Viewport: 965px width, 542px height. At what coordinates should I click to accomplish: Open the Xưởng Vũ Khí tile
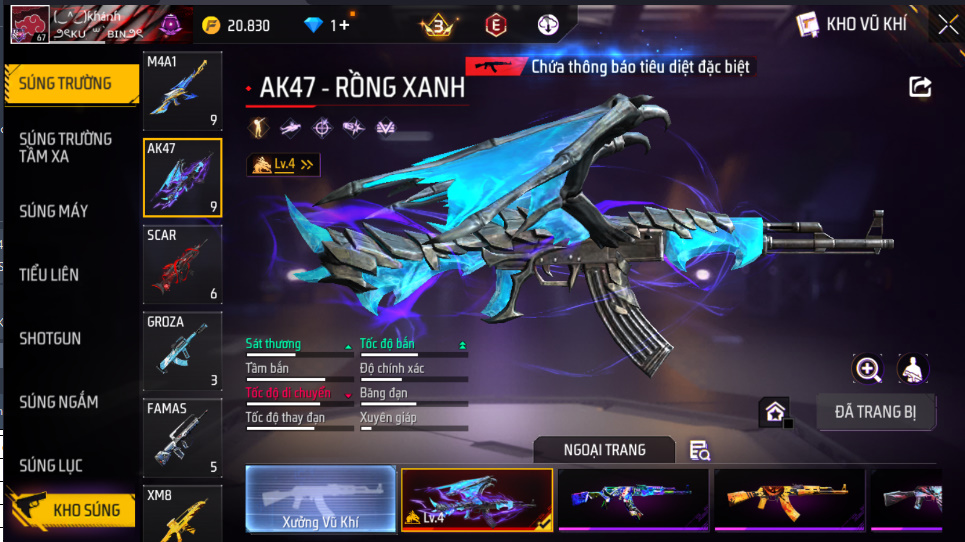(320, 499)
